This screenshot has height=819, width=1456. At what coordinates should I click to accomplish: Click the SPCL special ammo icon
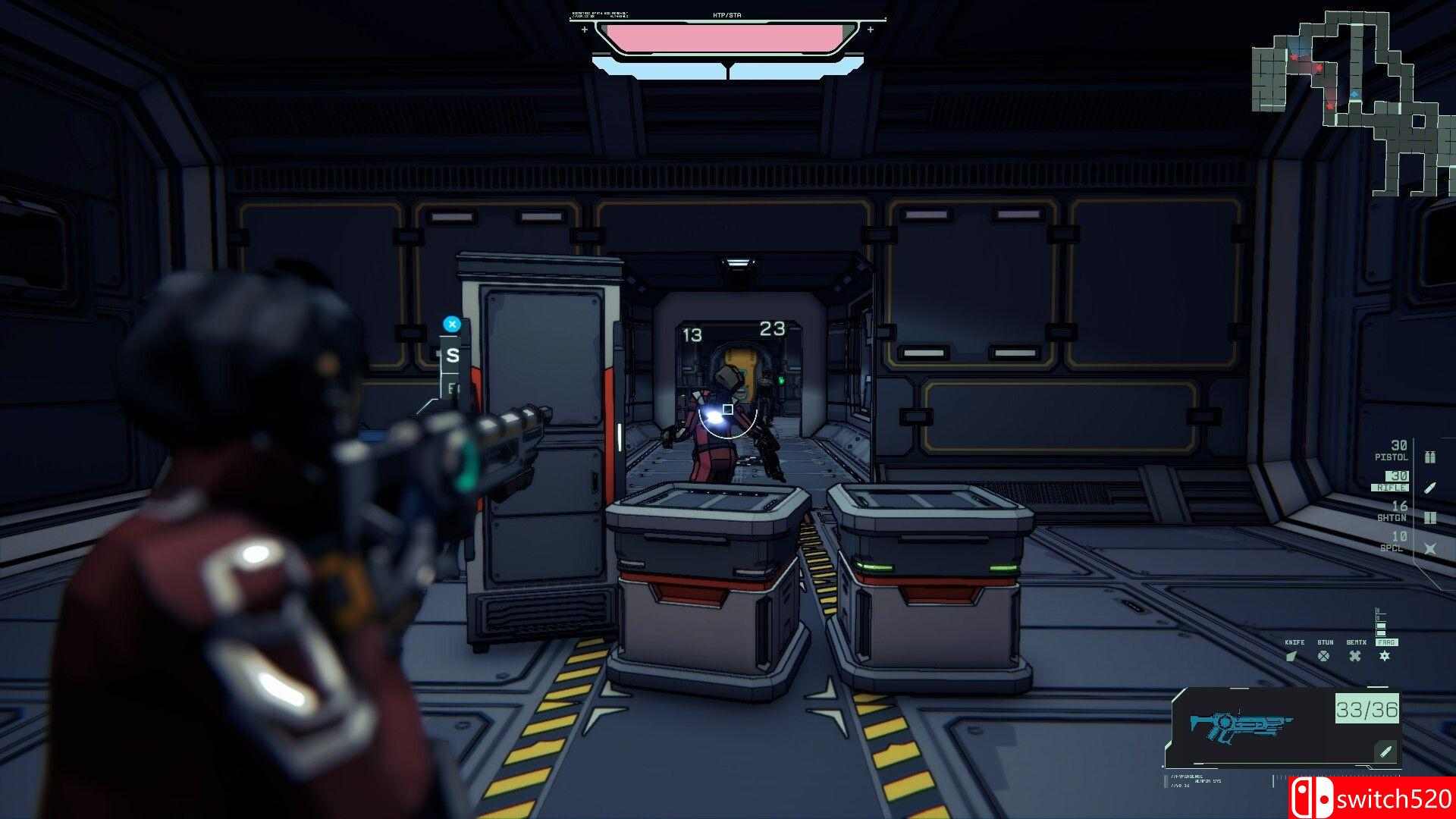1431,548
